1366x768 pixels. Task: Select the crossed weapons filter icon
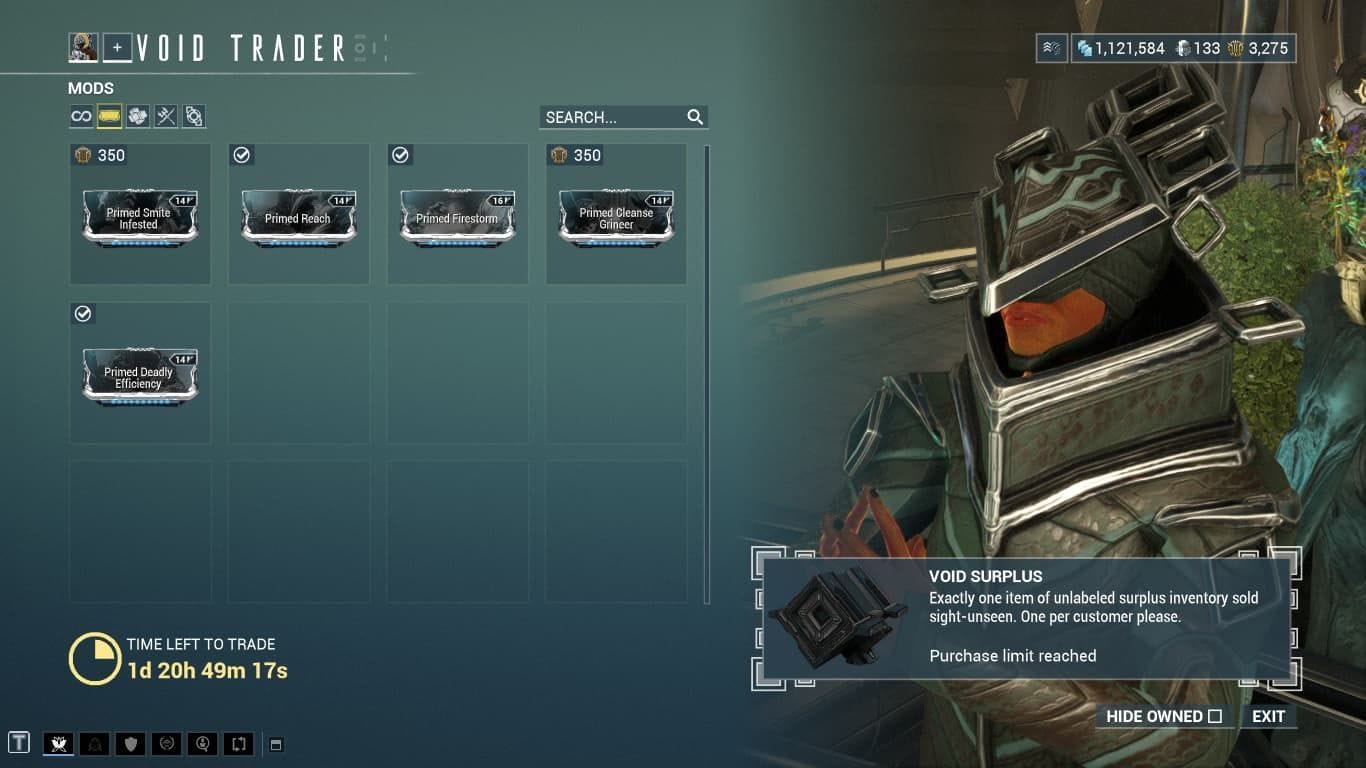[165, 116]
